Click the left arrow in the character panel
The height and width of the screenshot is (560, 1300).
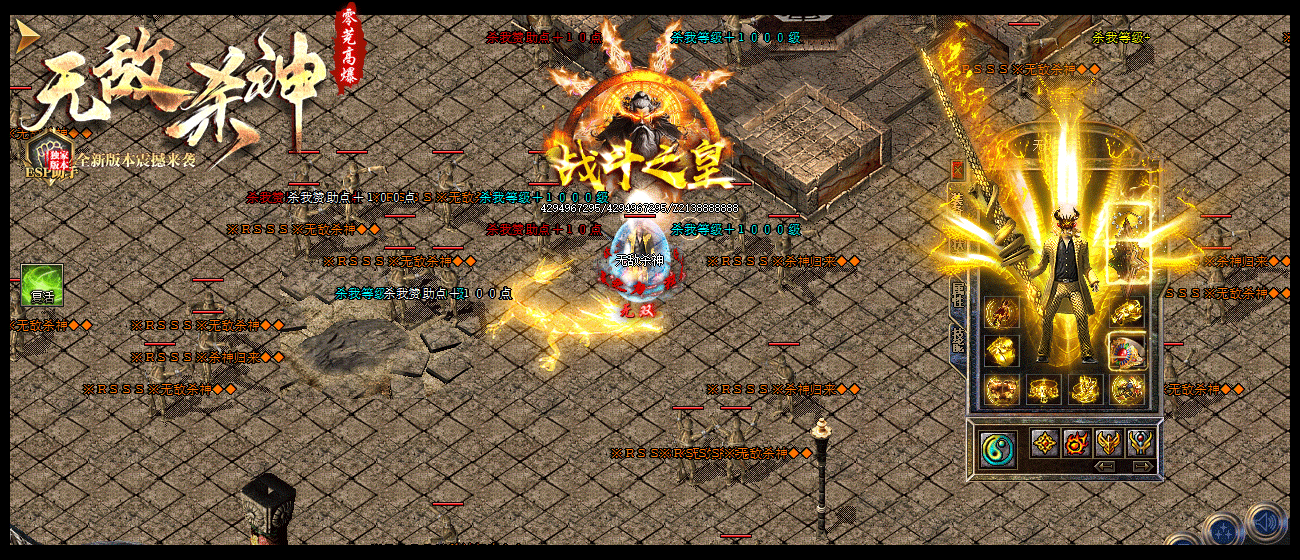pyautogui.click(x=1105, y=466)
